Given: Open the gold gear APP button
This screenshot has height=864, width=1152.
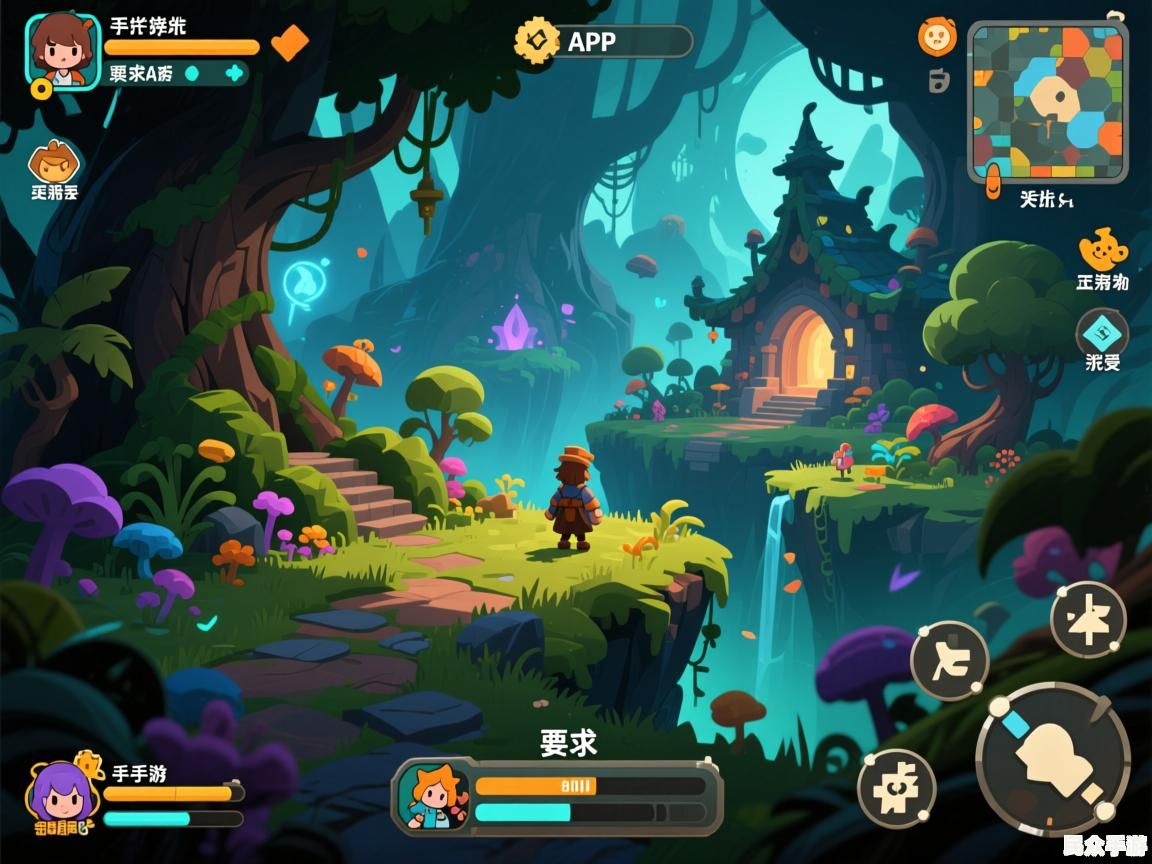Looking at the screenshot, I should [x=537, y=42].
